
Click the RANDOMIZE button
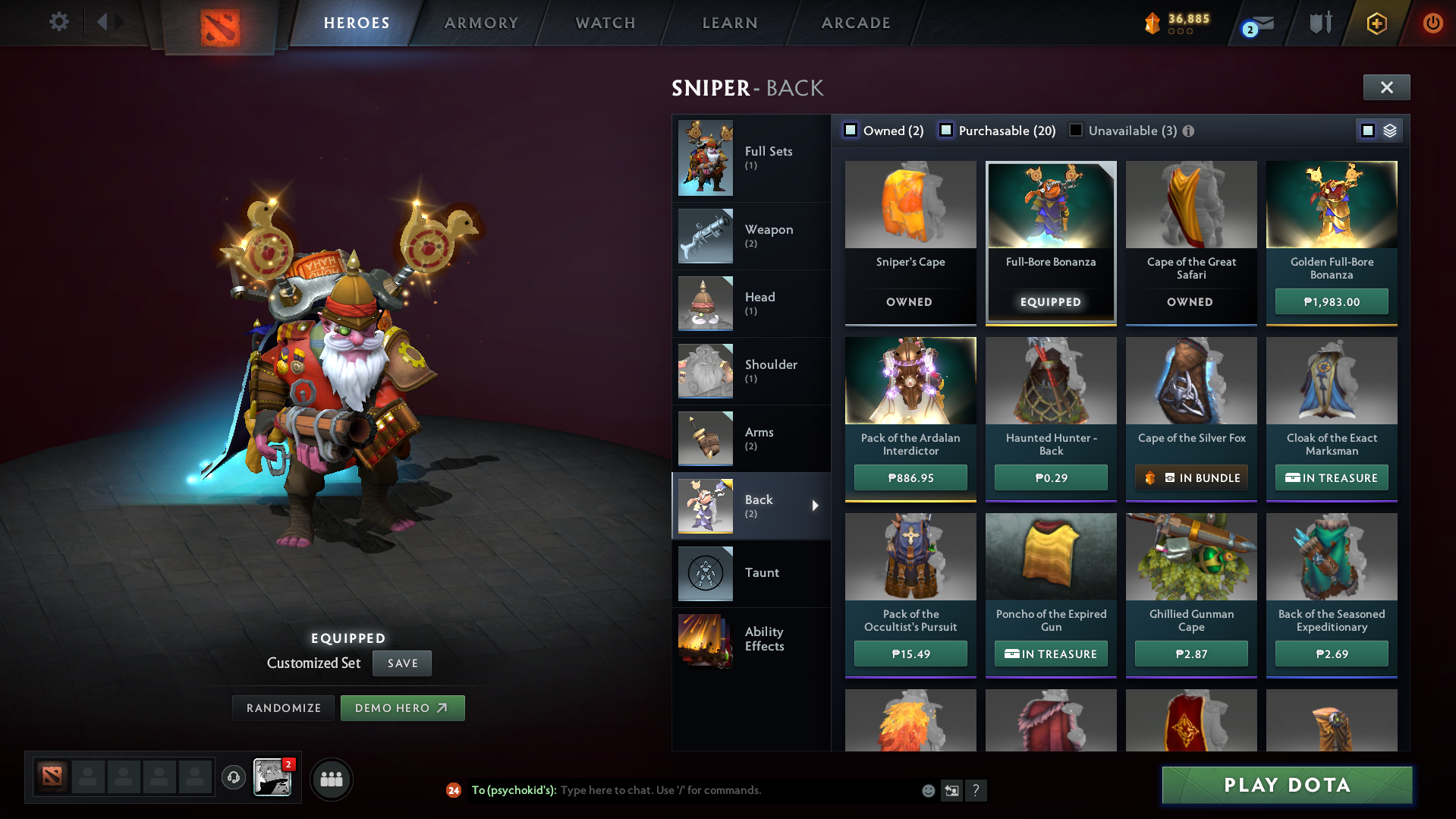click(x=282, y=707)
